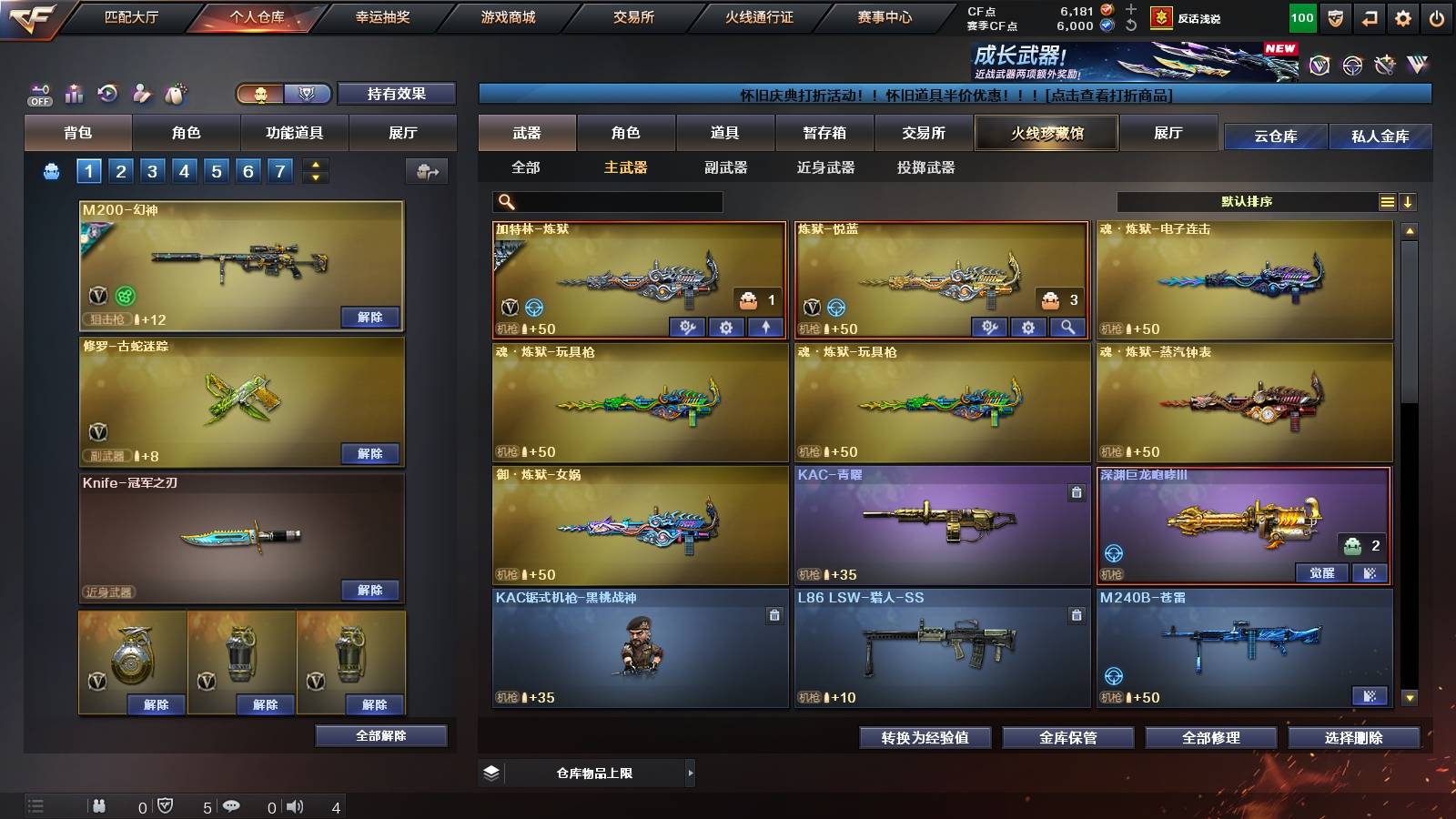The image size is (1456, 819).
Task: Click the power/exit icon at top right
Action: coord(1436,15)
